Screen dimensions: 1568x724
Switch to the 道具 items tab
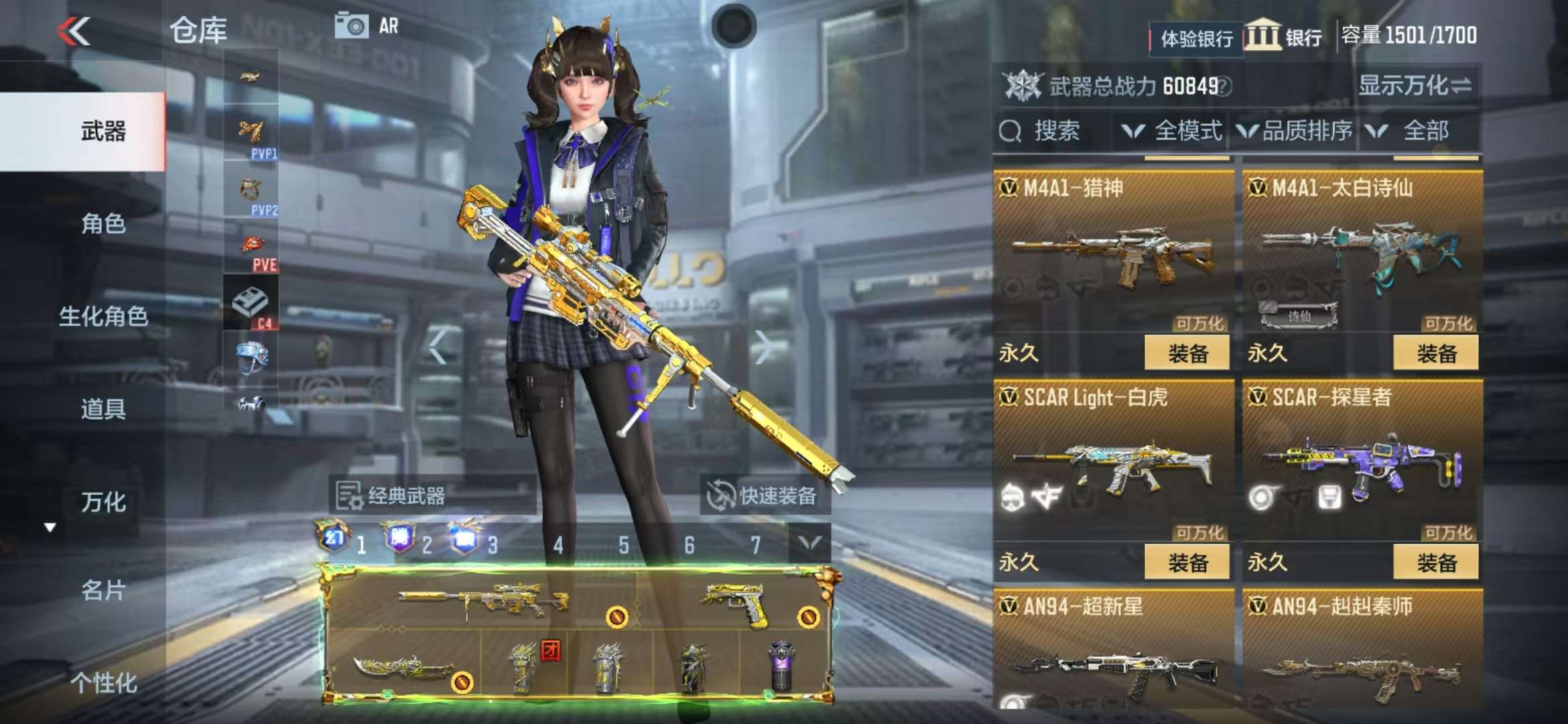tap(103, 409)
